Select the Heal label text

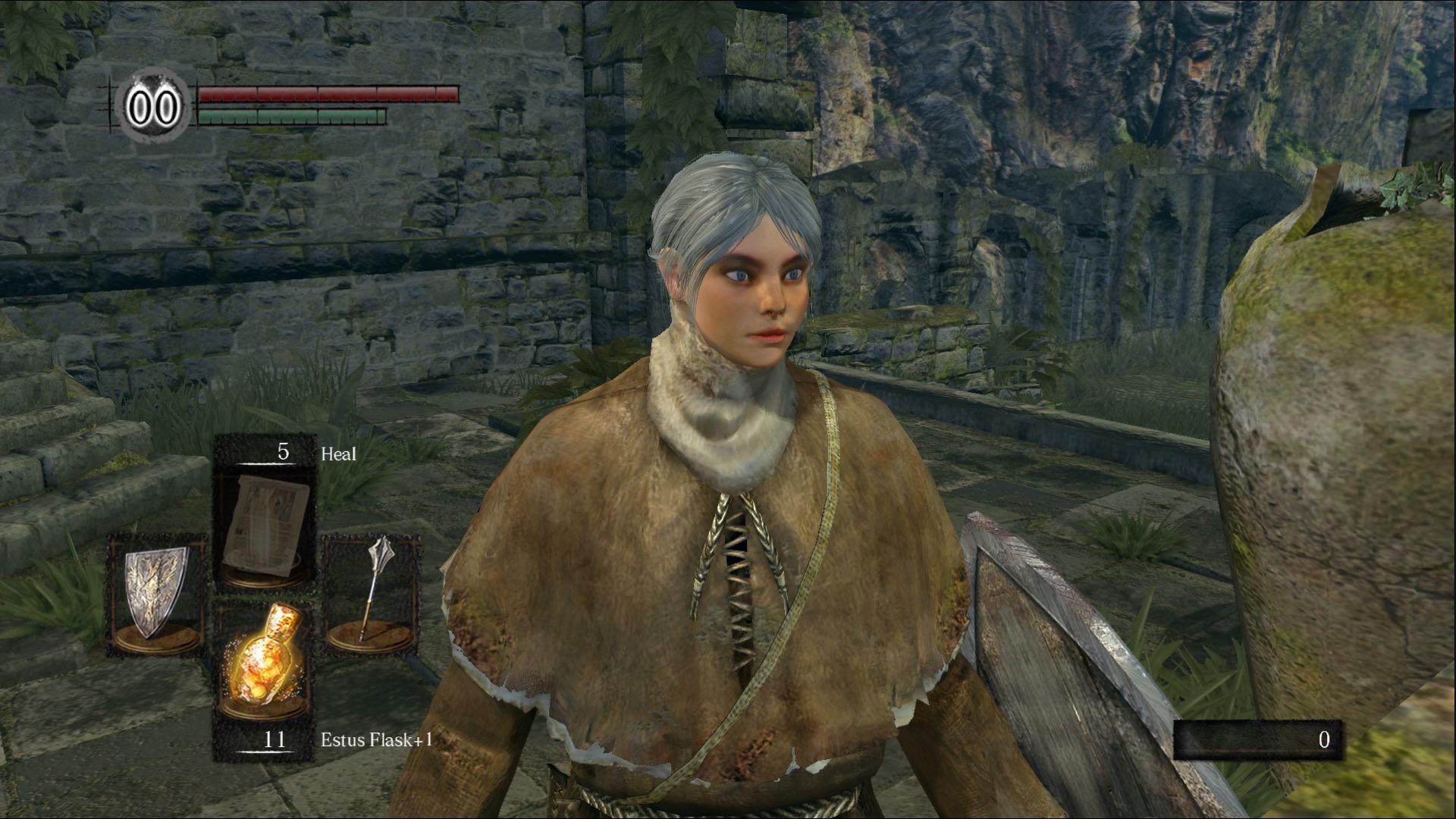(x=340, y=455)
